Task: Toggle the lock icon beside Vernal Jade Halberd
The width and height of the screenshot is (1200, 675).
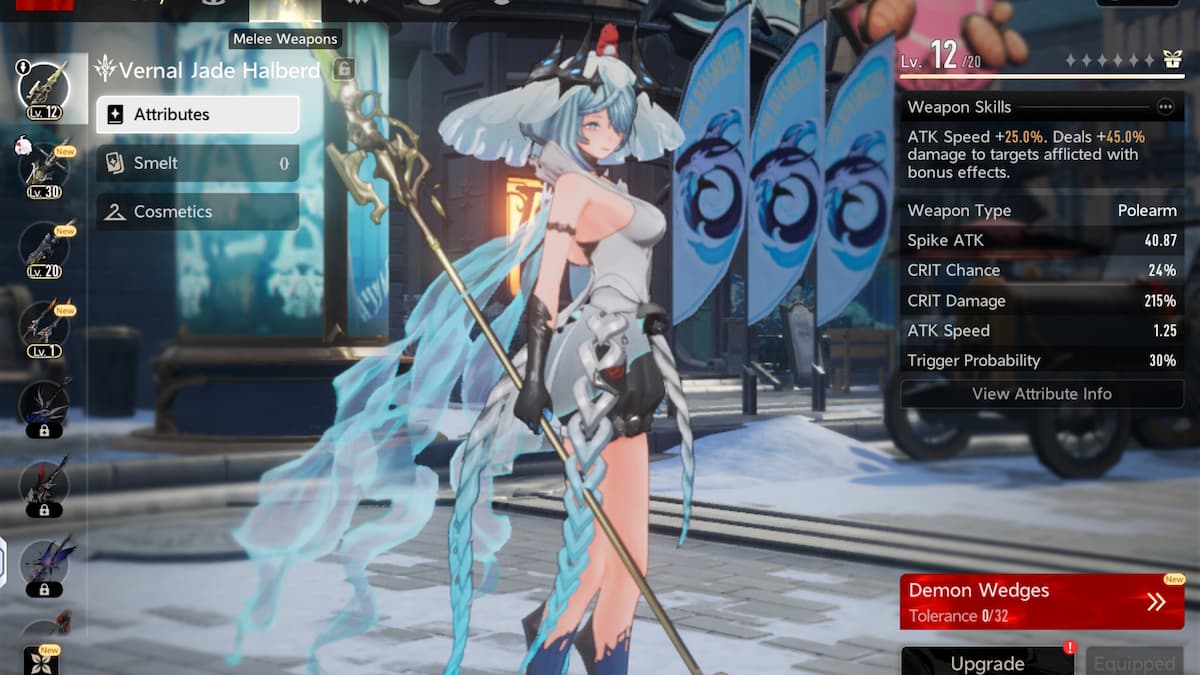Action: [343, 69]
